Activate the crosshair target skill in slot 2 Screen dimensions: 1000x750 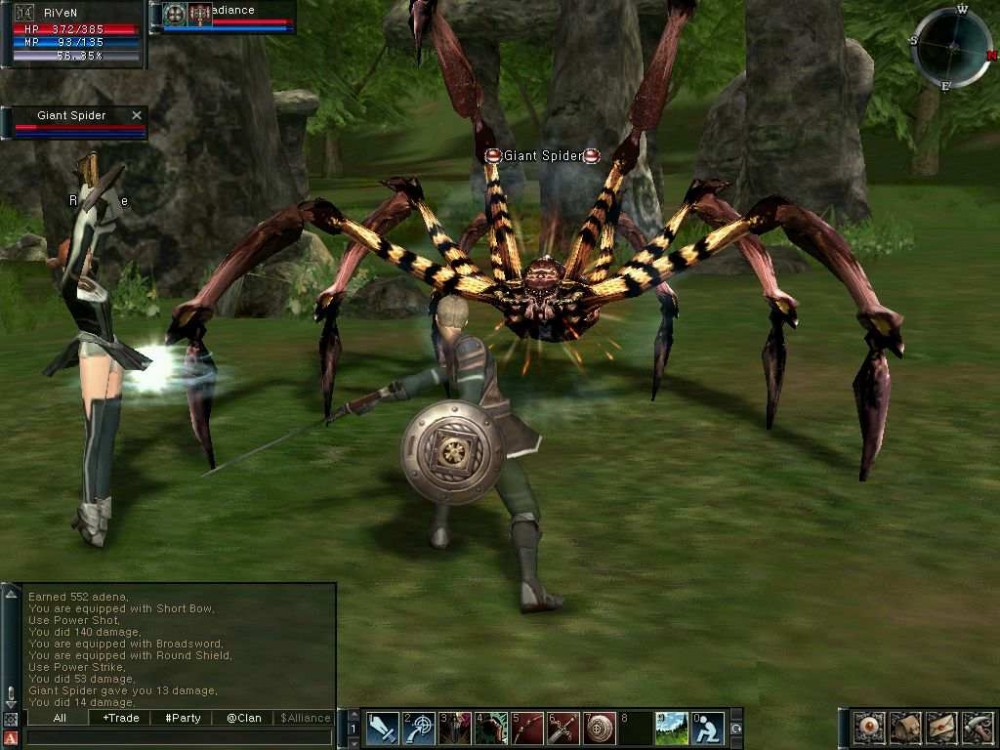418,729
